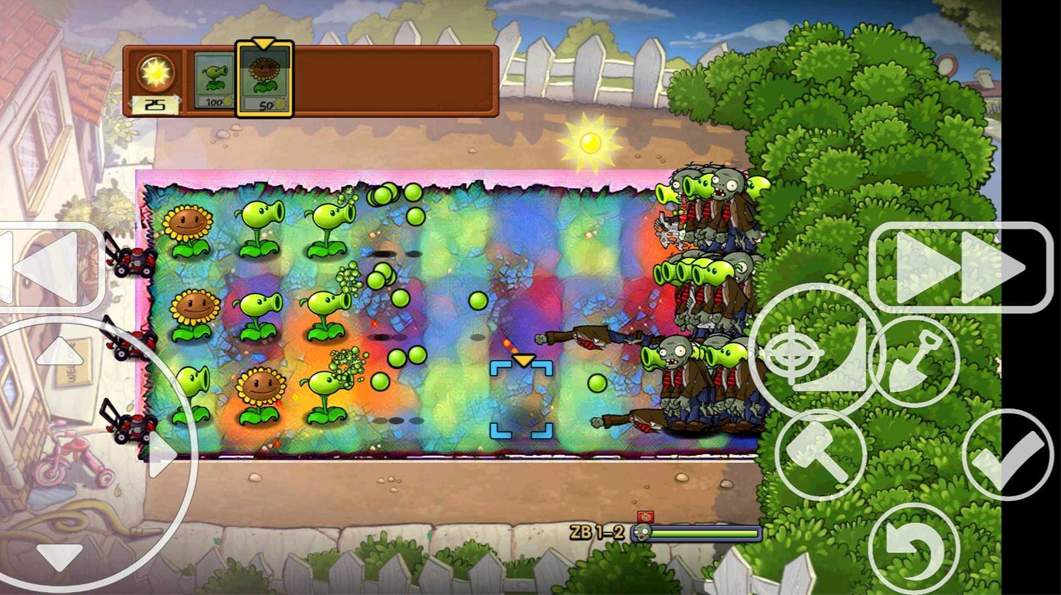Viewport: 1061px width, 595px height.
Task: Move cursor with D-pad up arrow
Action: (60, 351)
